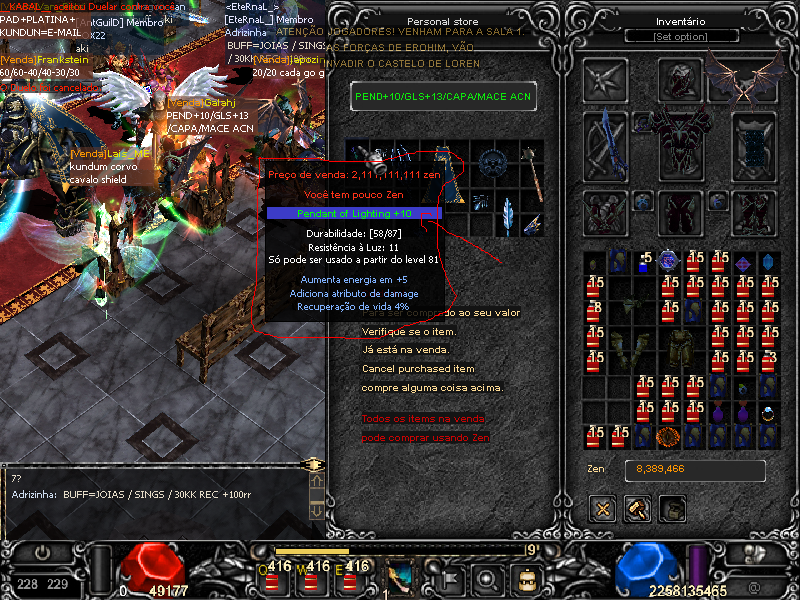Select the equipped blue sword weapon slot
Viewport: 800px width, 600px height.
click(x=605, y=143)
